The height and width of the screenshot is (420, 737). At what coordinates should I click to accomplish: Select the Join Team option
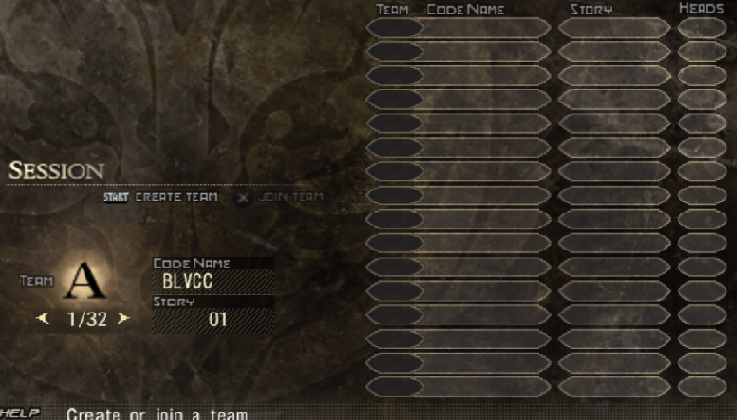(x=291, y=197)
